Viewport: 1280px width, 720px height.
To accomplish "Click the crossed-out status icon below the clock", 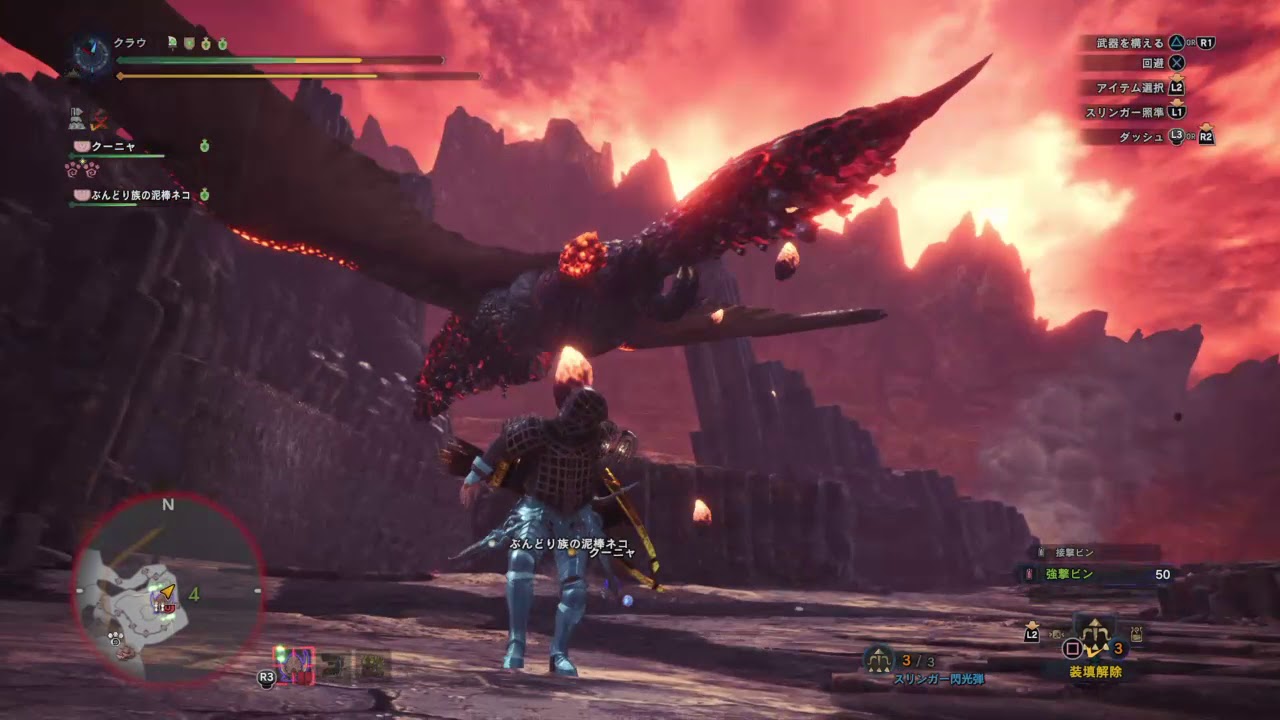I will (99, 121).
